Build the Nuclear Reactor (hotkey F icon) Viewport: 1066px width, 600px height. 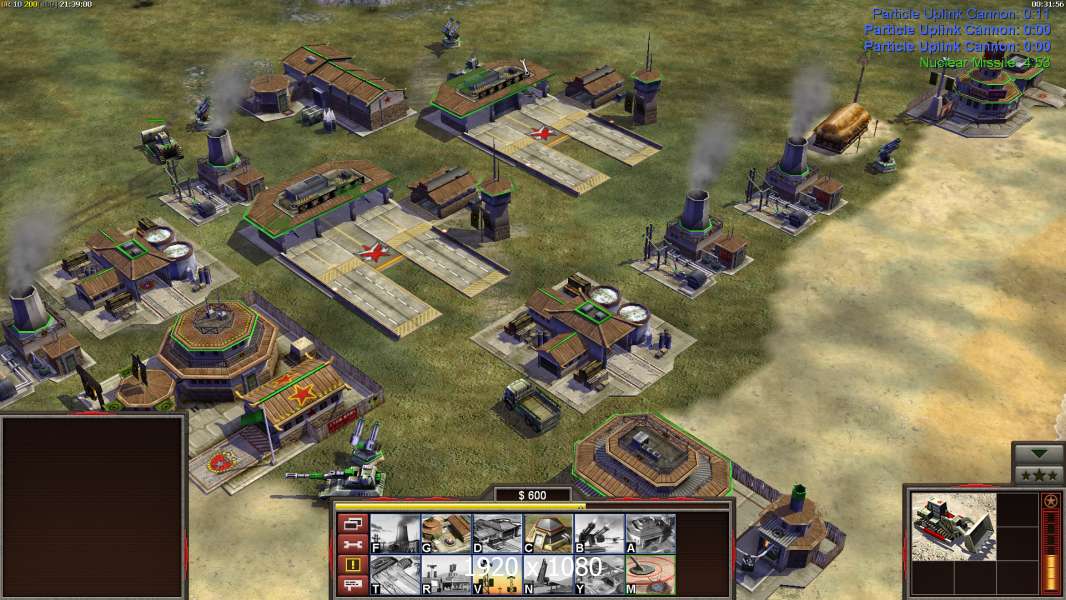[395, 533]
